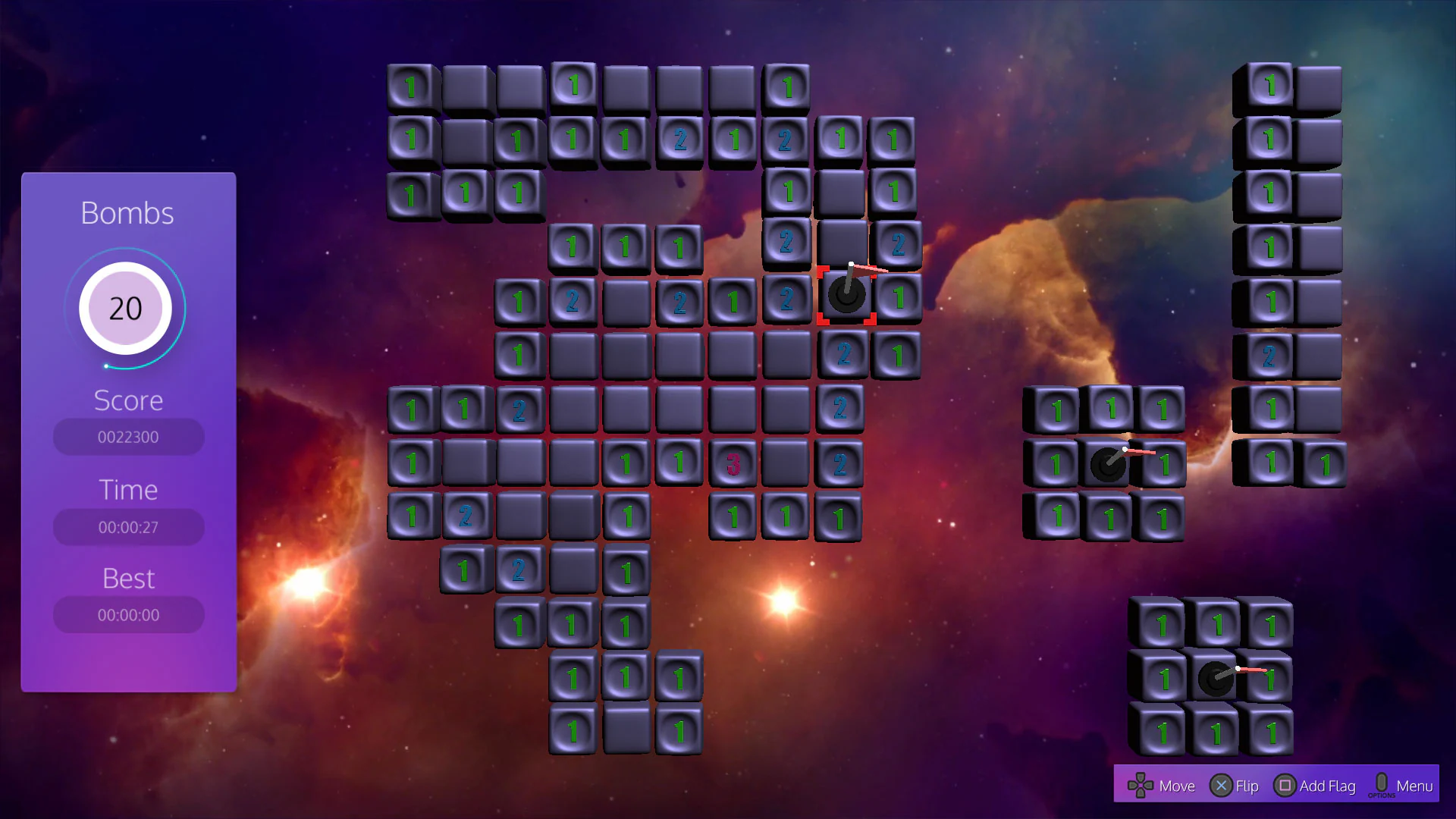Open the game Menu
Image resolution: width=1456 pixels, height=819 pixels.
pos(1414,786)
